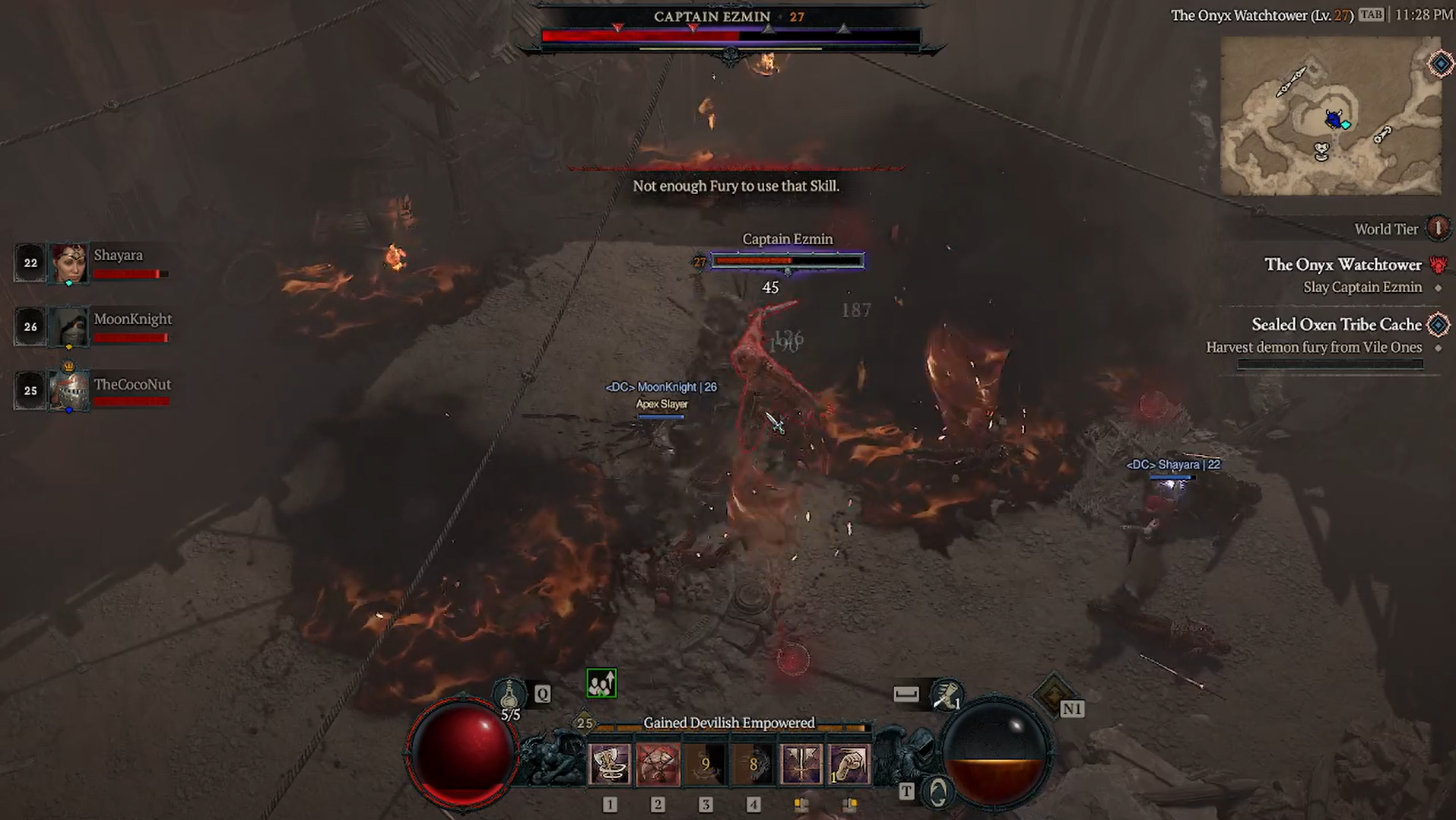Viewport: 1456px width, 820px height.
Task: Drink the healing potion flask
Action: tap(509, 694)
